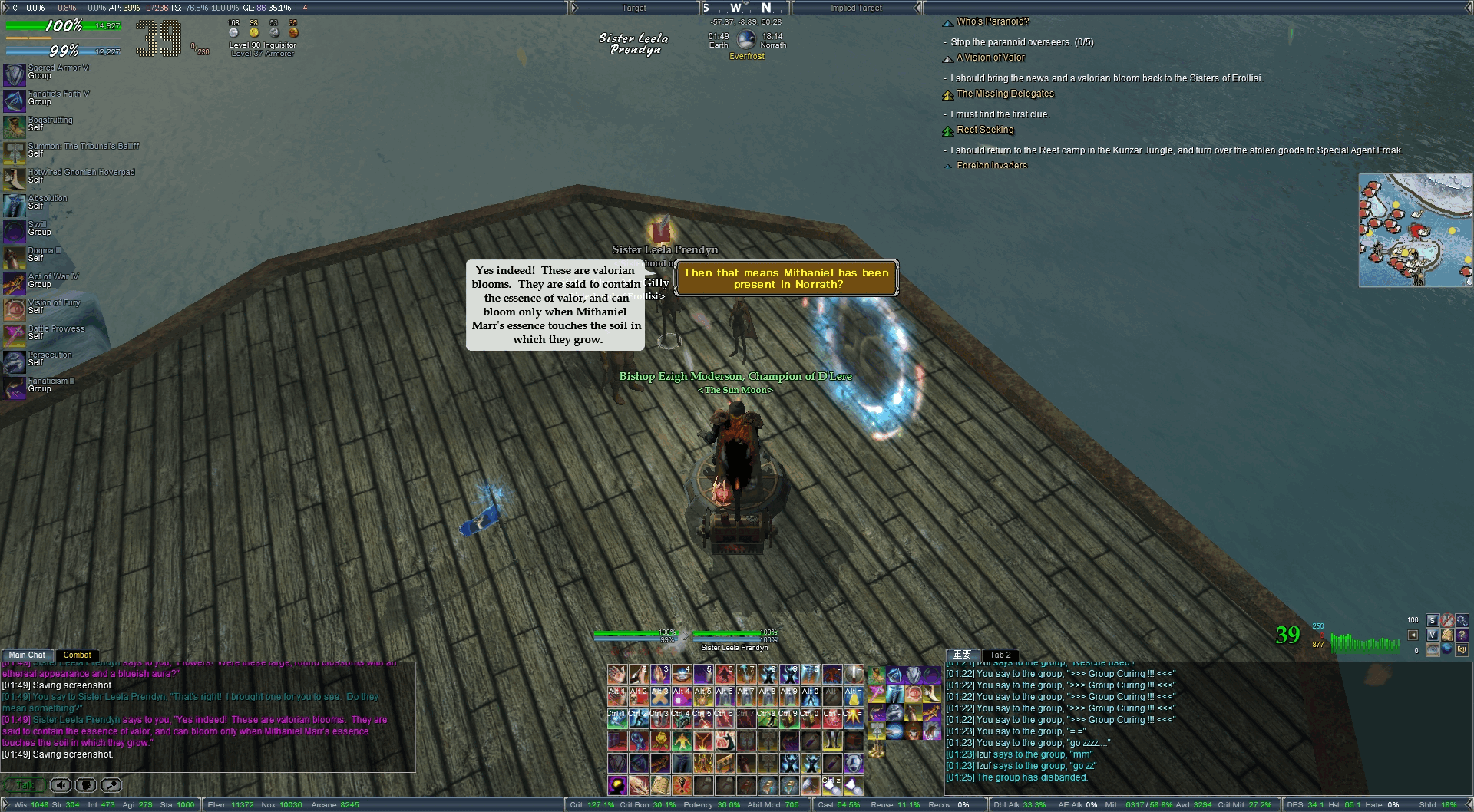Click the Sacred Armor VI buff icon
Image resolution: width=1474 pixels, height=812 pixels.
[x=15, y=75]
